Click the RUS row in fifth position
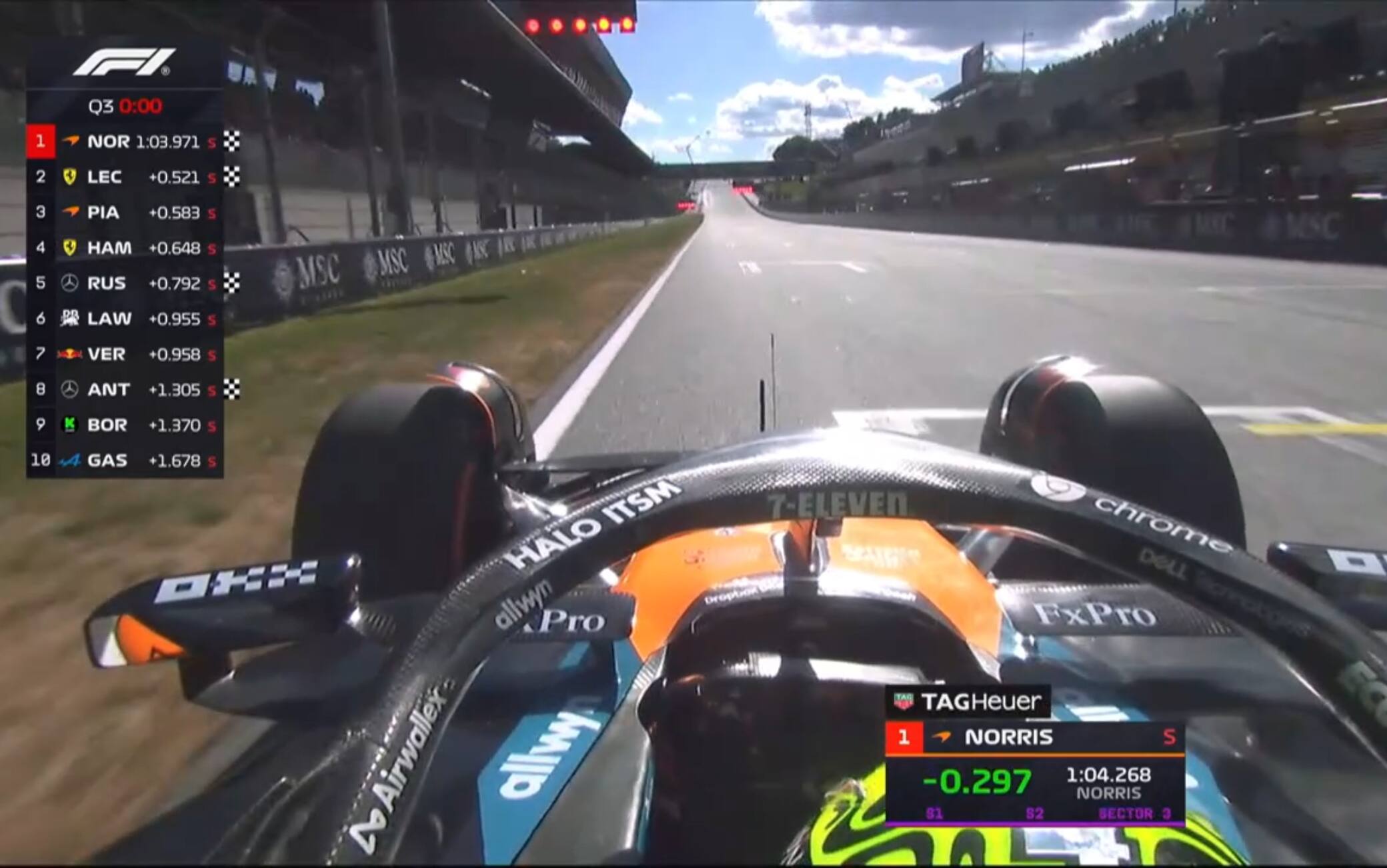 point(125,283)
